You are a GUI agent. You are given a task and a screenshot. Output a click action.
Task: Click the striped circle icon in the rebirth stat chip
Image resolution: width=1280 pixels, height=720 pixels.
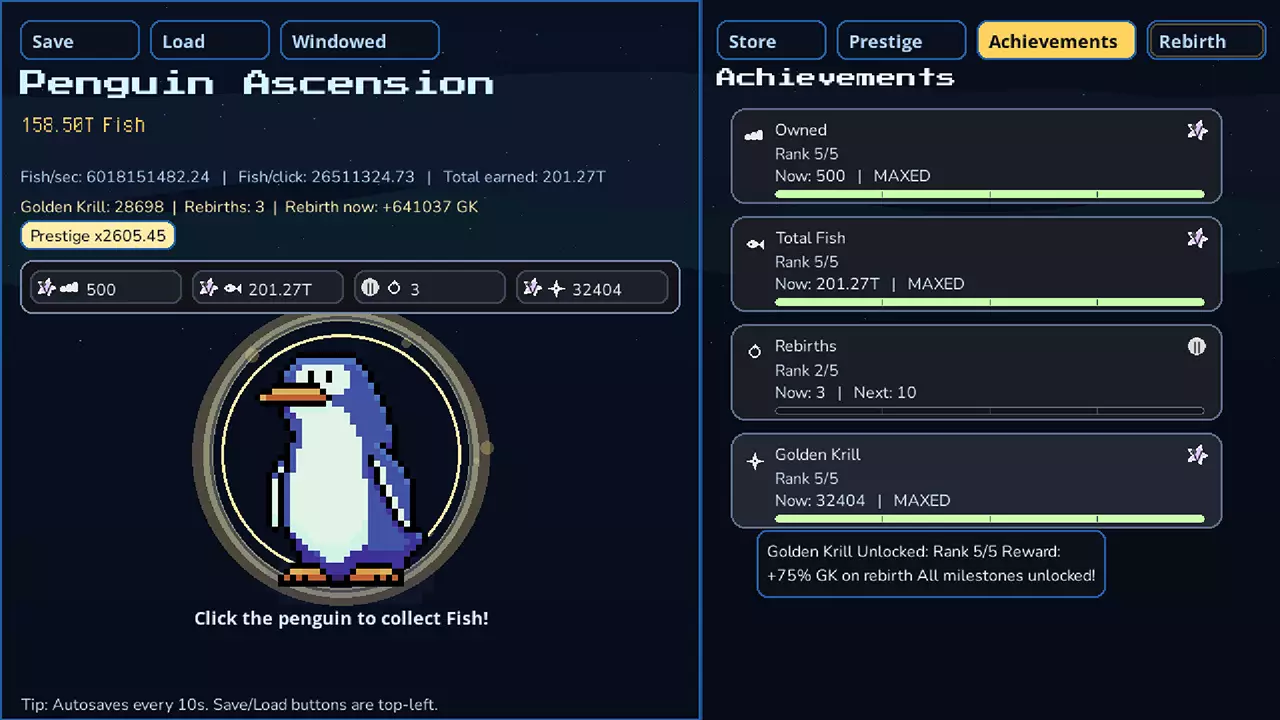pyautogui.click(x=370, y=287)
